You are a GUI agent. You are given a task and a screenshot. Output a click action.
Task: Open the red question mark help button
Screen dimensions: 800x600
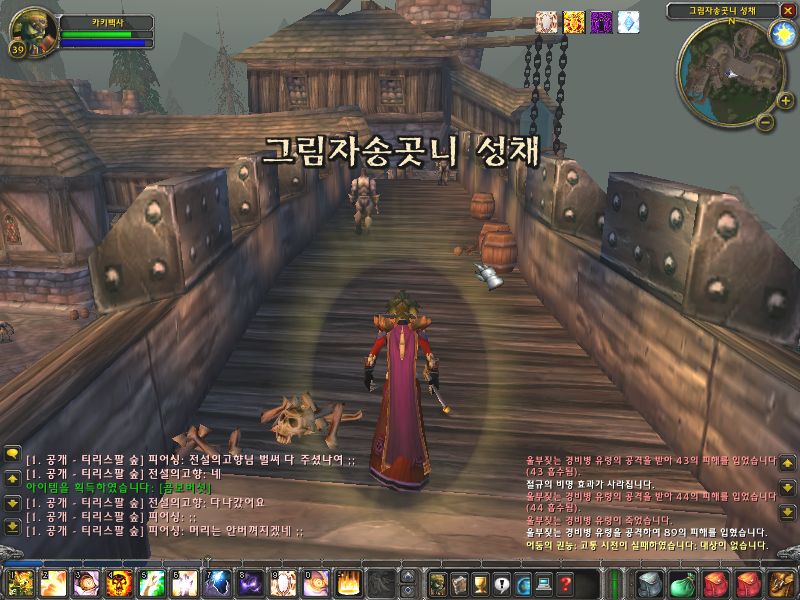coord(566,583)
